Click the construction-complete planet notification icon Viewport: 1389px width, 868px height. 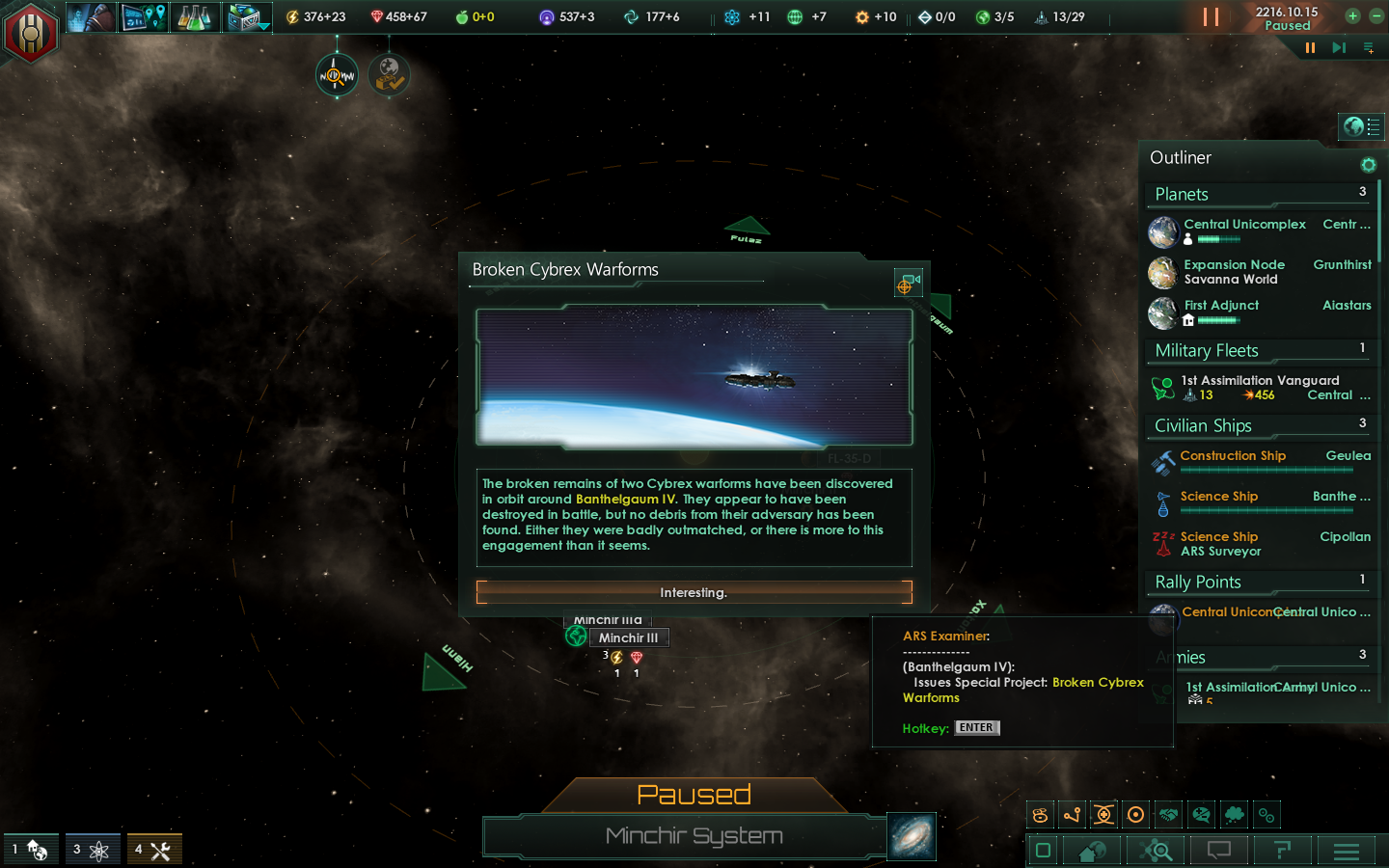click(x=390, y=74)
